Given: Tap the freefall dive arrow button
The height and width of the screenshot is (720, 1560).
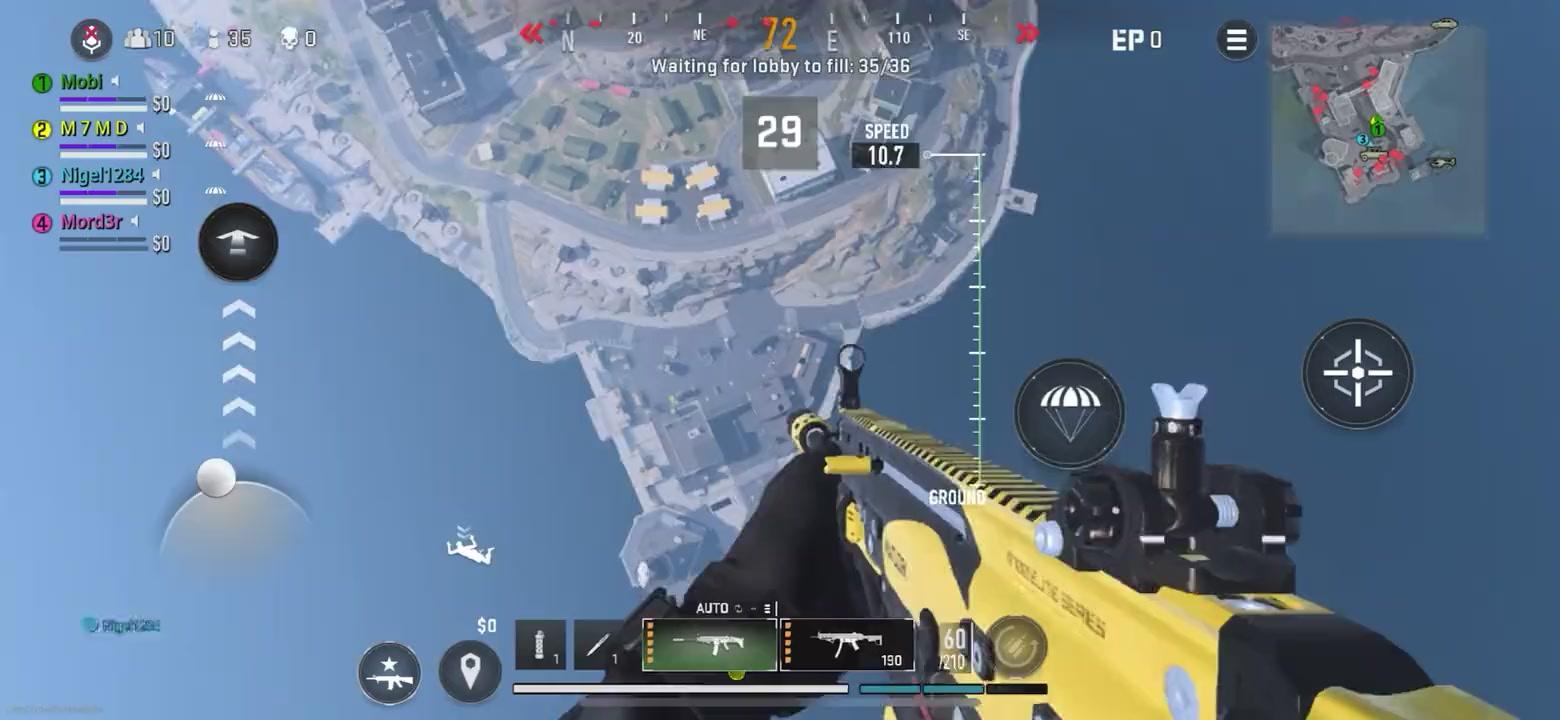Looking at the screenshot, I should [x=237, y=242].
